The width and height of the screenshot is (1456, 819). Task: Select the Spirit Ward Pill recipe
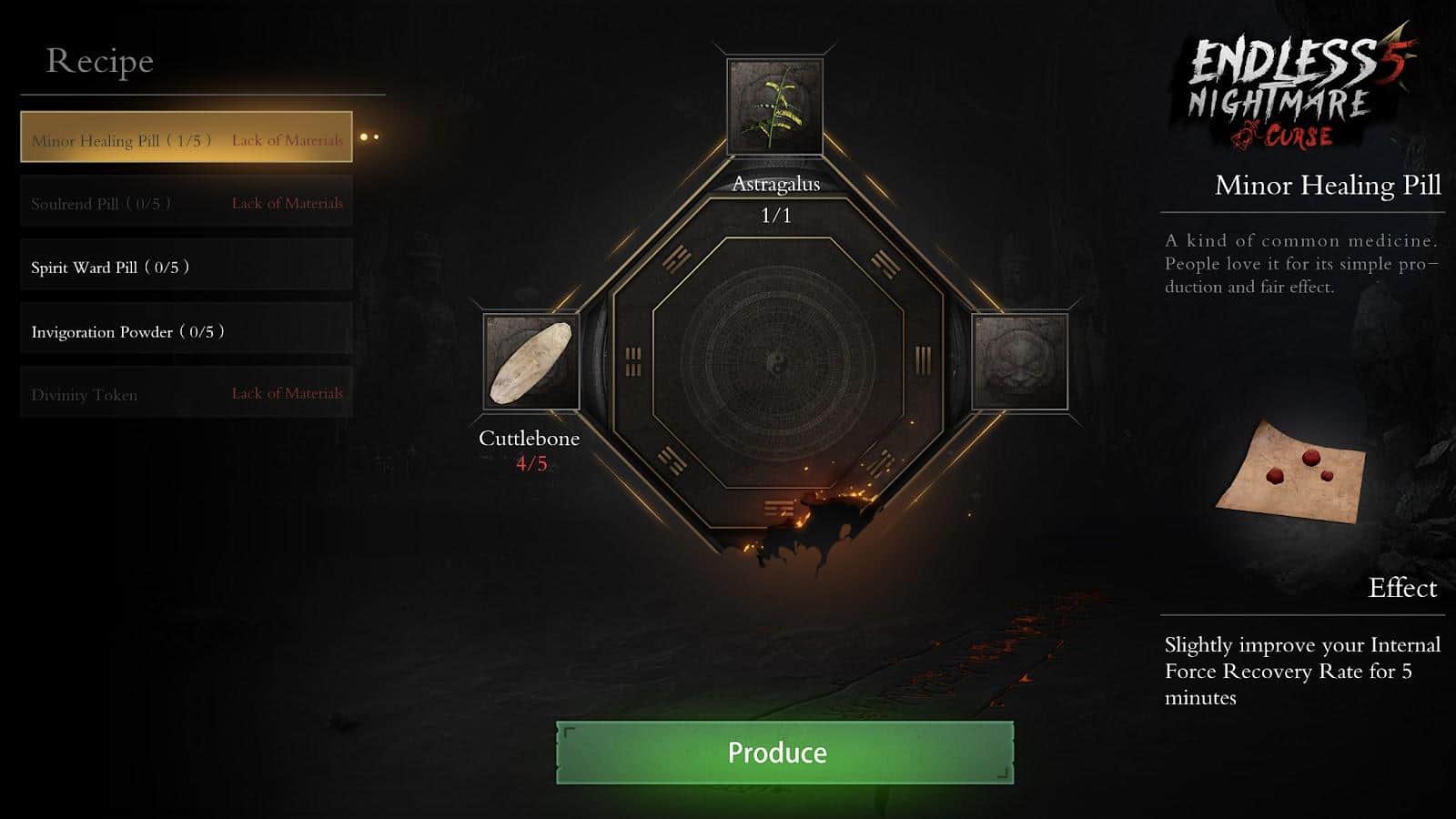pyautogui.click(x=187, y=265)
